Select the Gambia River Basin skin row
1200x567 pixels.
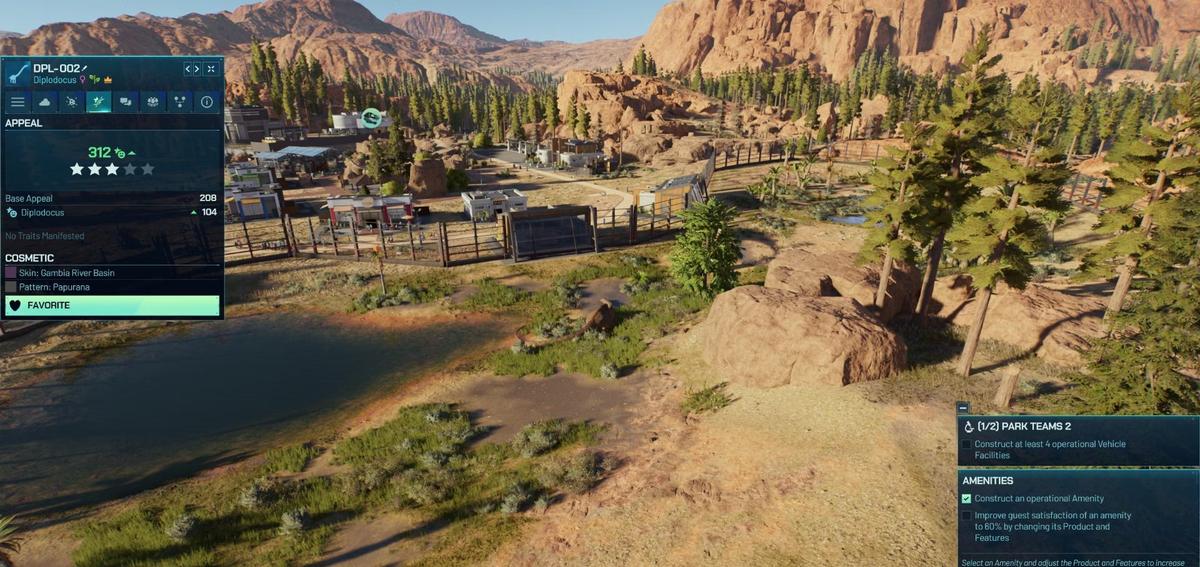[x=112, y=271]
